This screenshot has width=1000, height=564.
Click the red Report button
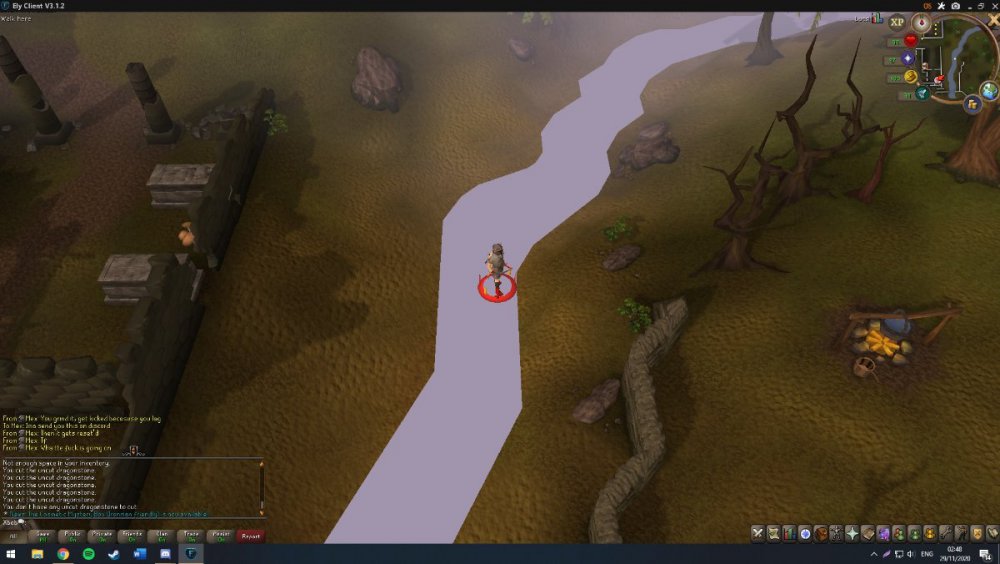coord(250,536)
